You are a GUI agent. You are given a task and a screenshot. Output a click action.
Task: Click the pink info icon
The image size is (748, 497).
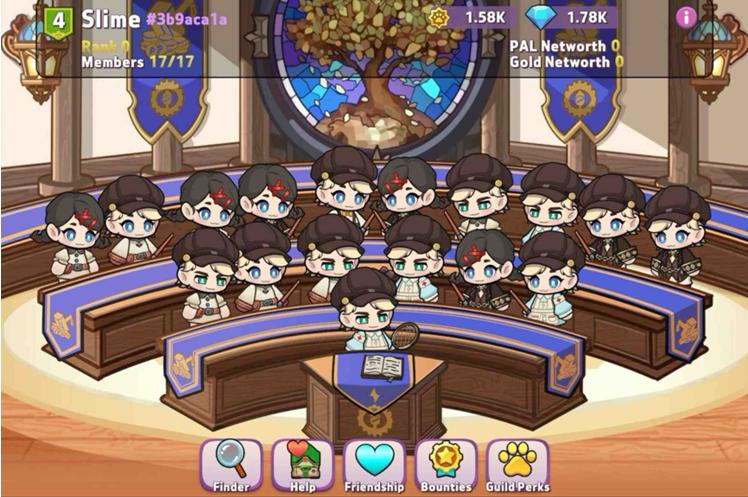685,17
